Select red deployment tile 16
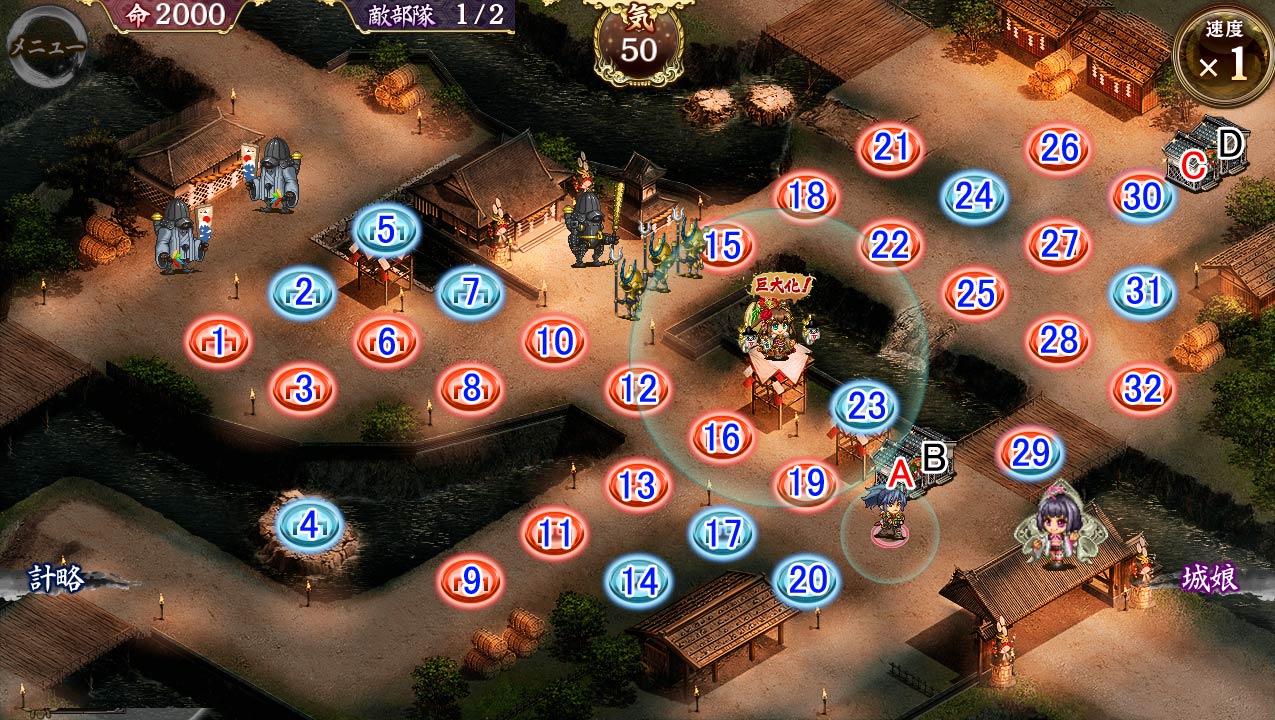1275x720 pixels. pyautogui.click(x=722, y=436)
